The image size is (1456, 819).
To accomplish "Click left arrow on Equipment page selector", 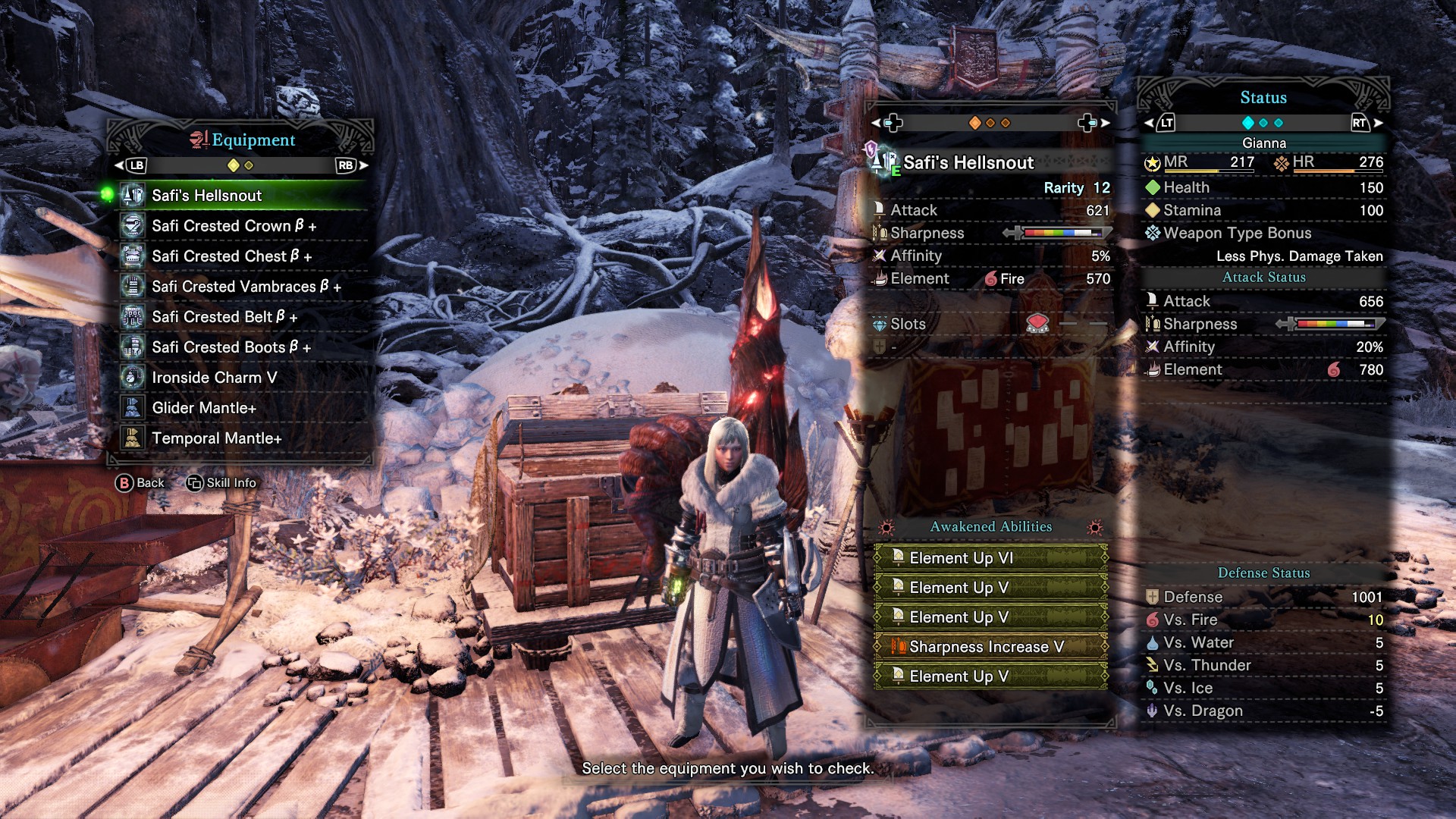I will [x=119, y=165].
